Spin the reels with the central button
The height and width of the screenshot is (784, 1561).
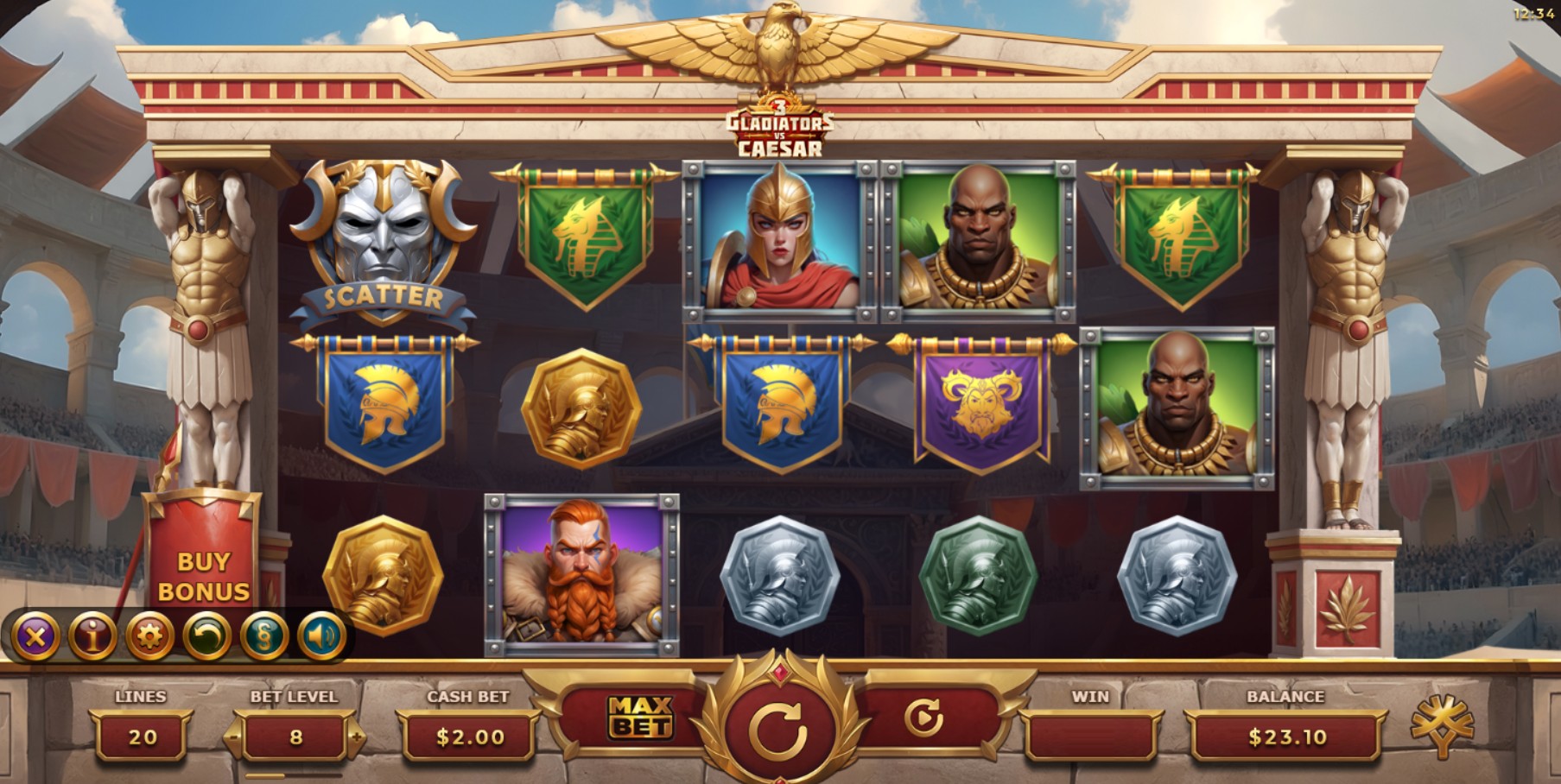(778, 730)
